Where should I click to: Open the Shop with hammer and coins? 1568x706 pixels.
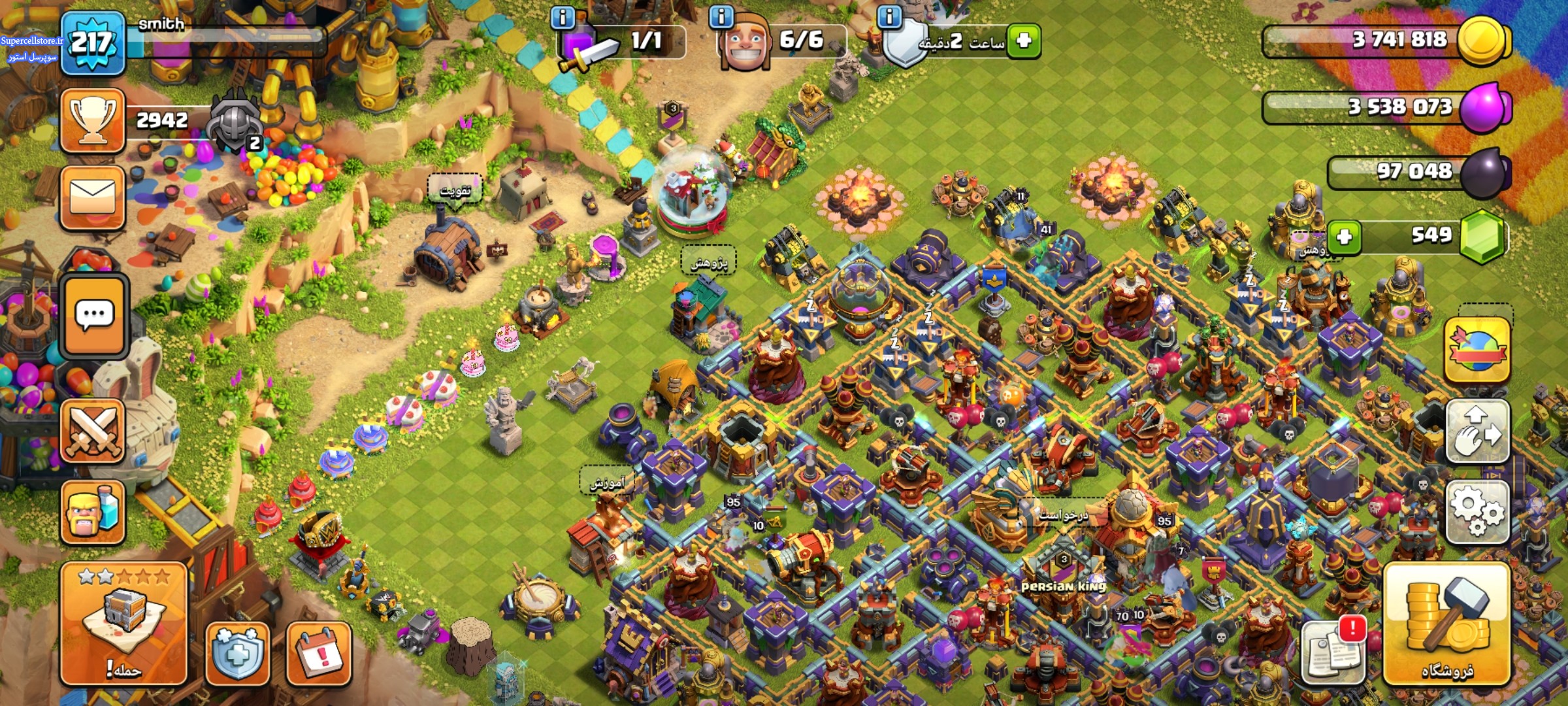(1446, 624)
